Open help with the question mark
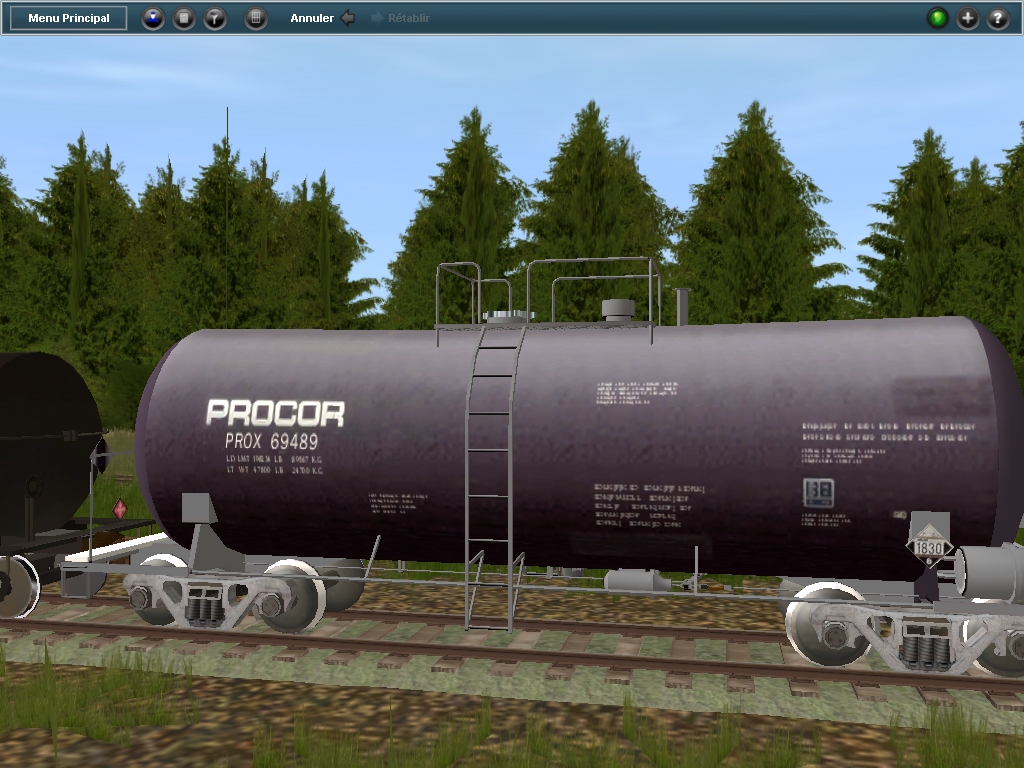1024x768 pixels. click(998, 18)
